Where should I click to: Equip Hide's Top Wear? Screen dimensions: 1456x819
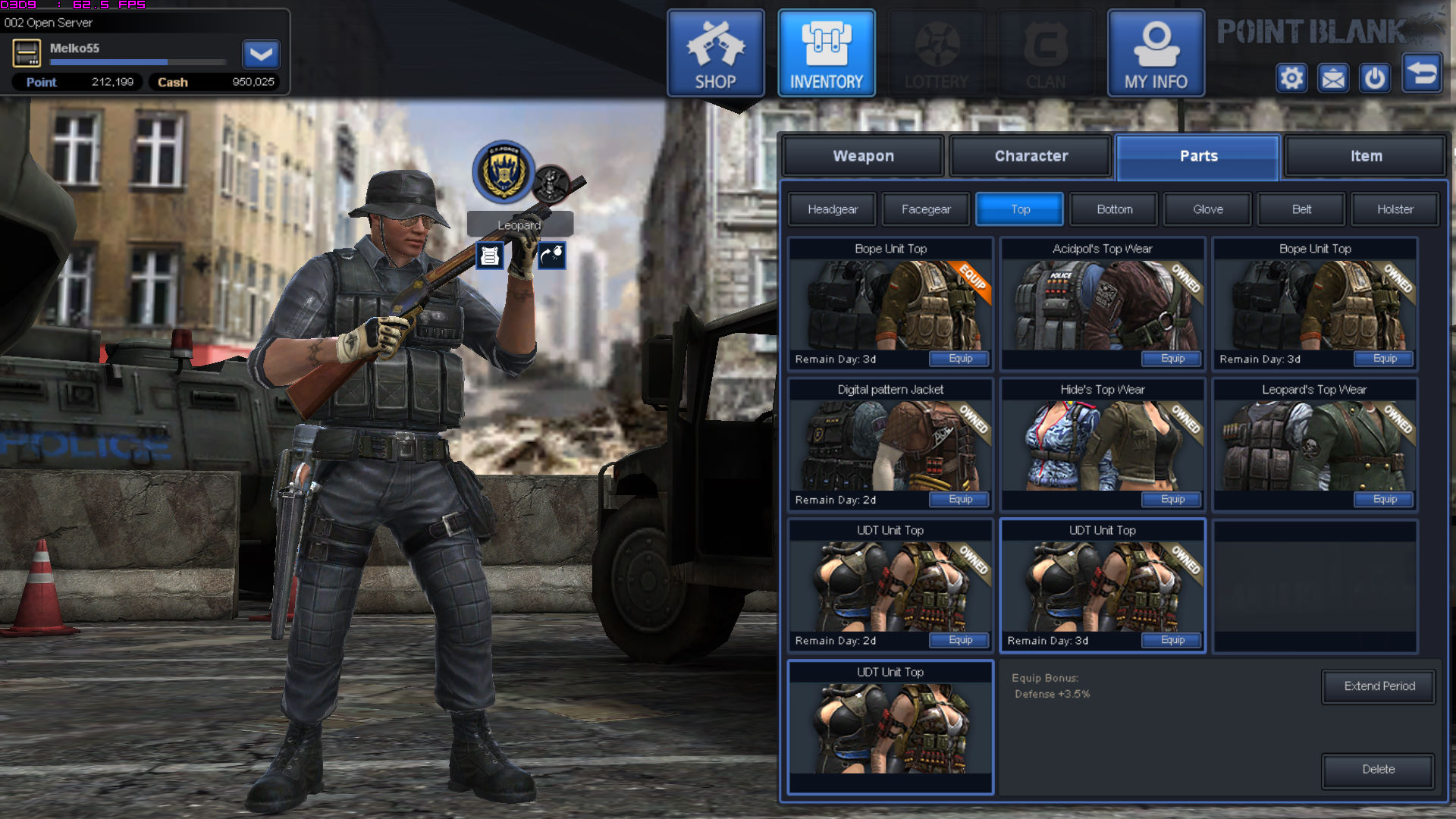click(1172, 500)
